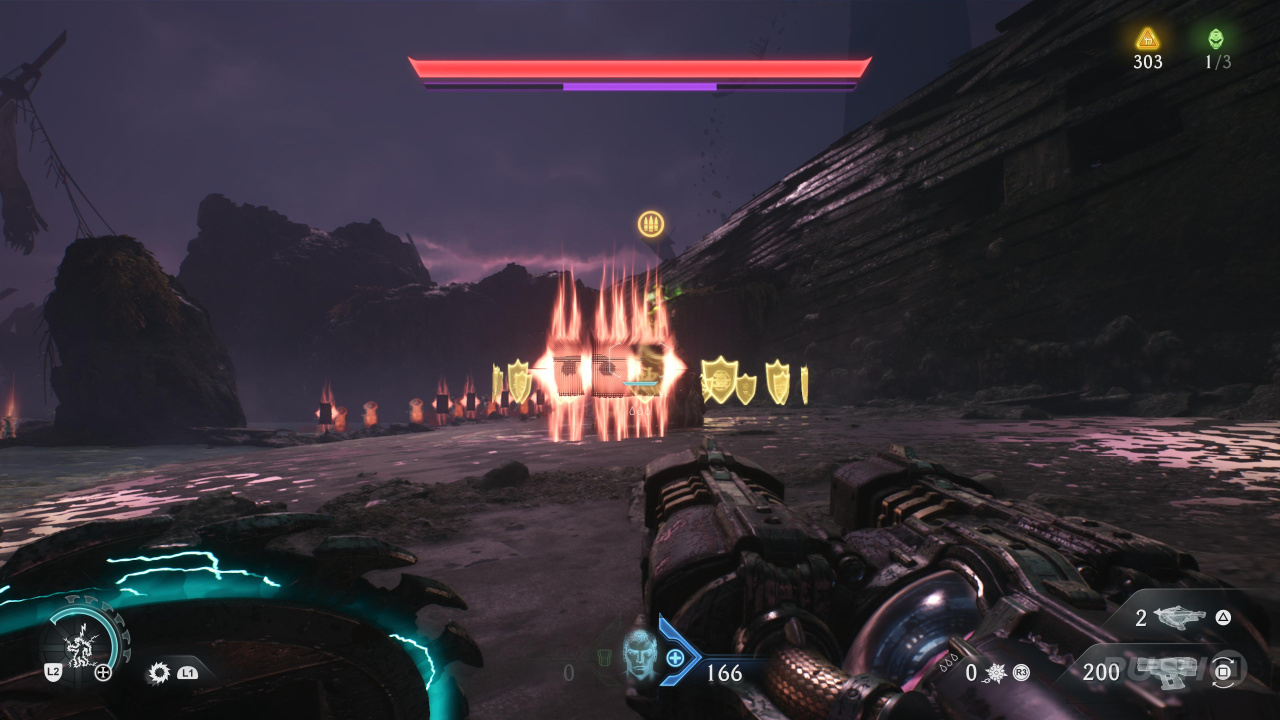Activate the shield saw throw icon
1280x720 pixels.
[x=159, y=673]
